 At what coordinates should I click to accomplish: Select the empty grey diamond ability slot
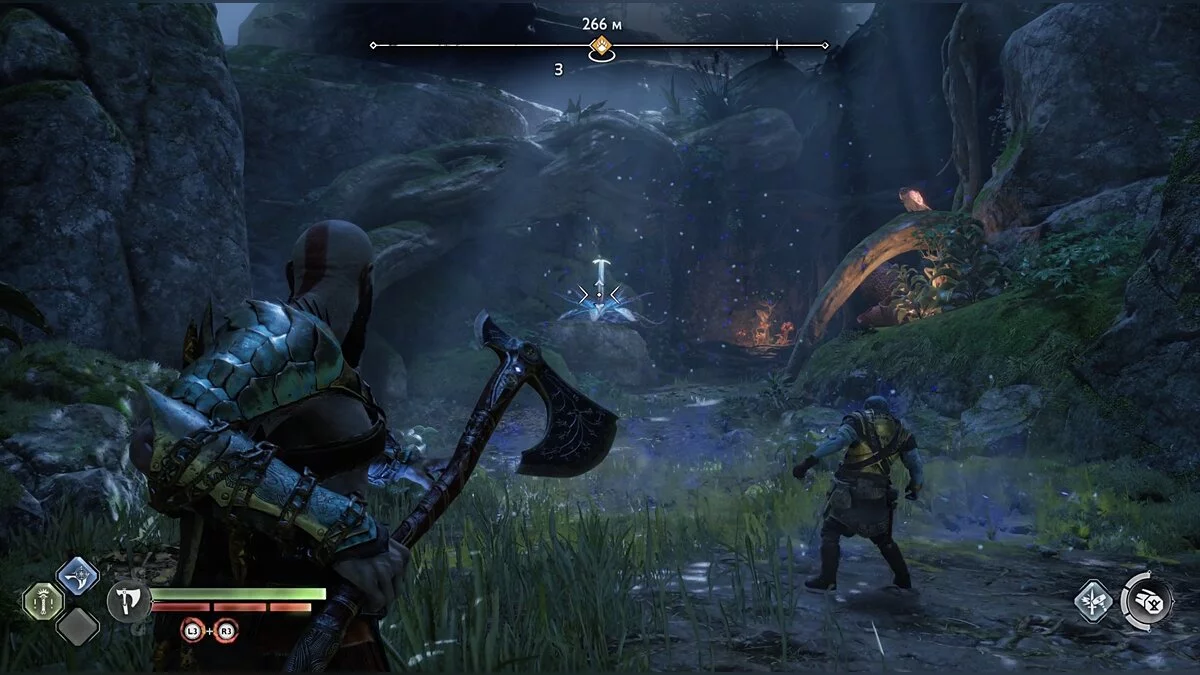(77, 627)
